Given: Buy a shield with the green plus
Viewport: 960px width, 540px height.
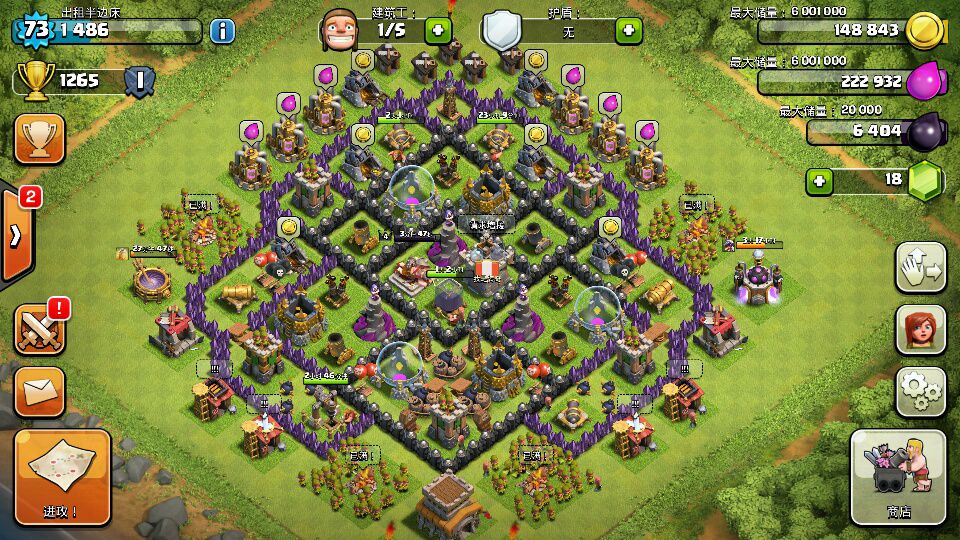Looking at the screenshot, I should coord(629,30).
